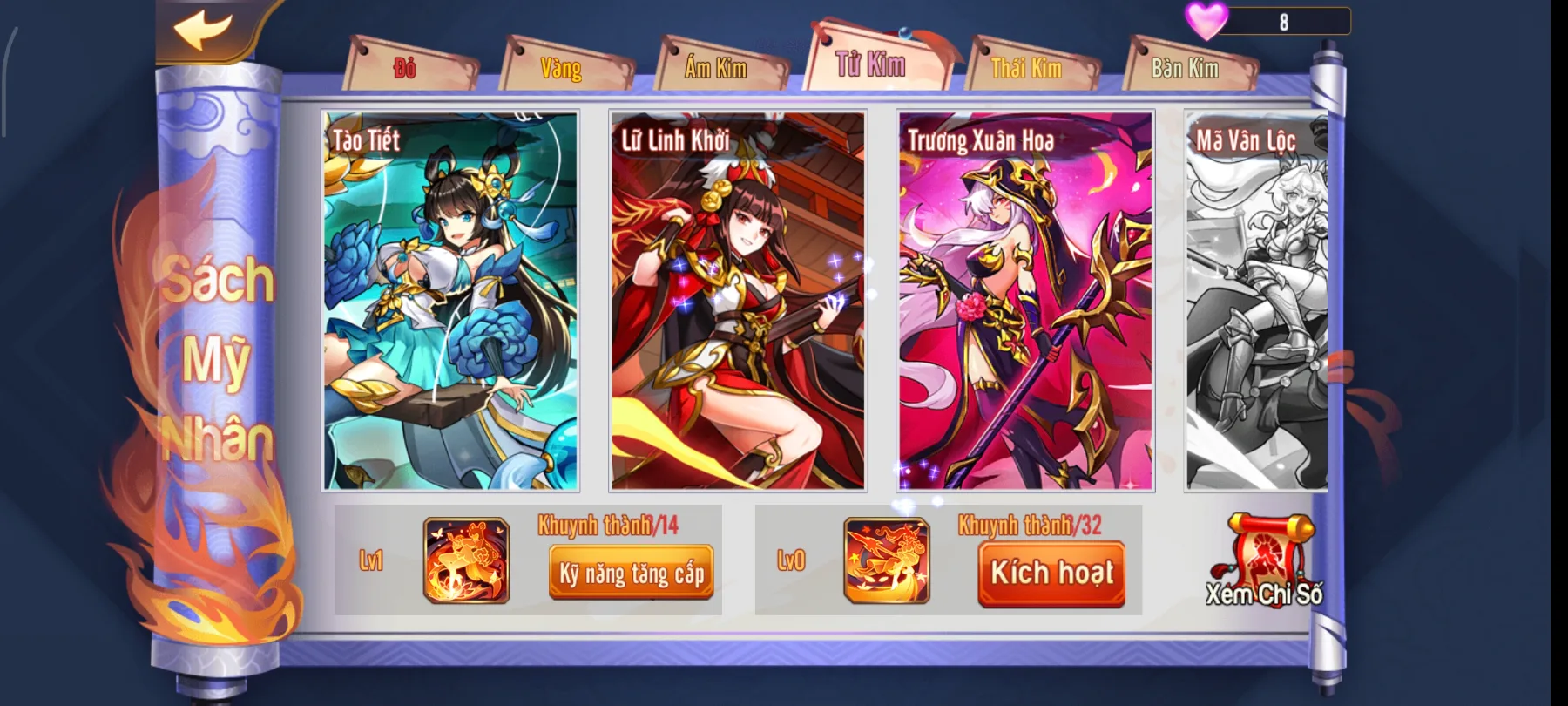This screenshot has height=706, width=1568.
Task: Switch to the Đỏ tab
Action: pyautogui.click(x=402, y=65)
